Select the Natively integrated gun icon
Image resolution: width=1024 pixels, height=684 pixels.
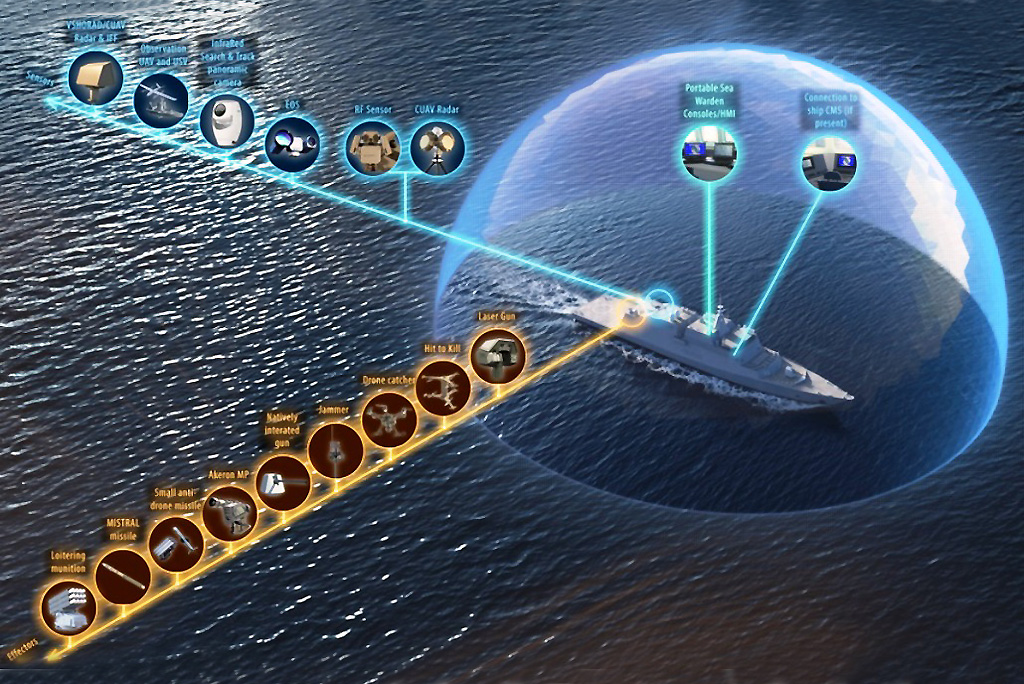pyautogui.click(x=282, y=483)
